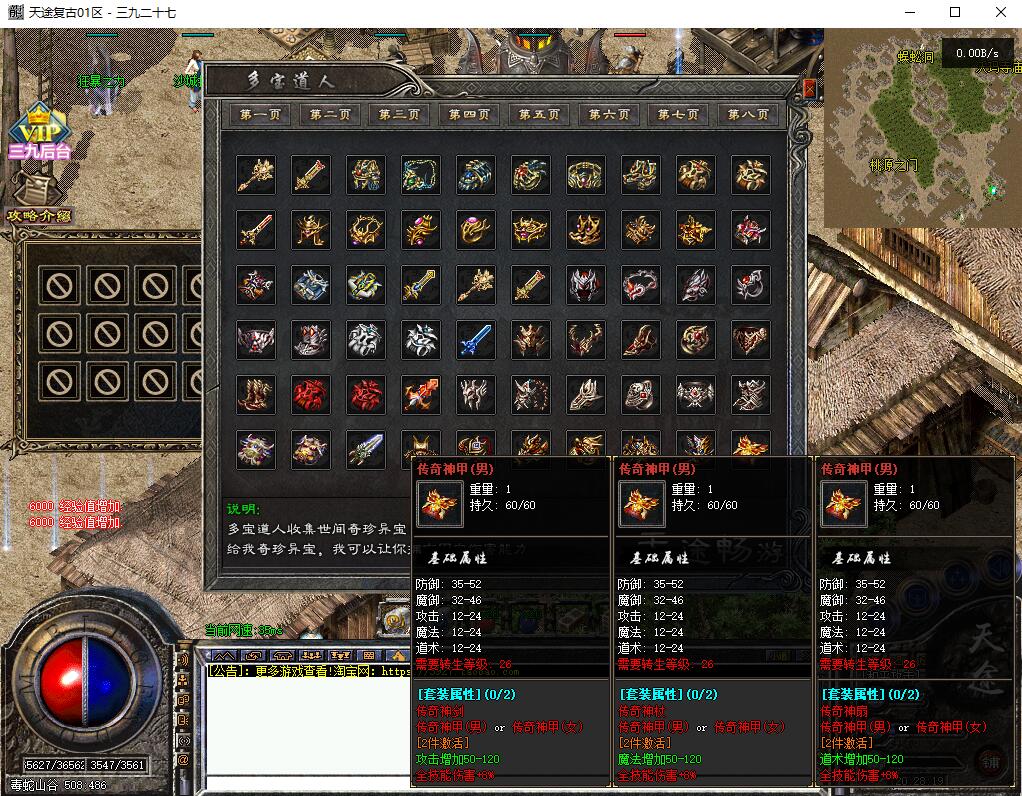Go to 第四页 page

(x=469, y=115)
